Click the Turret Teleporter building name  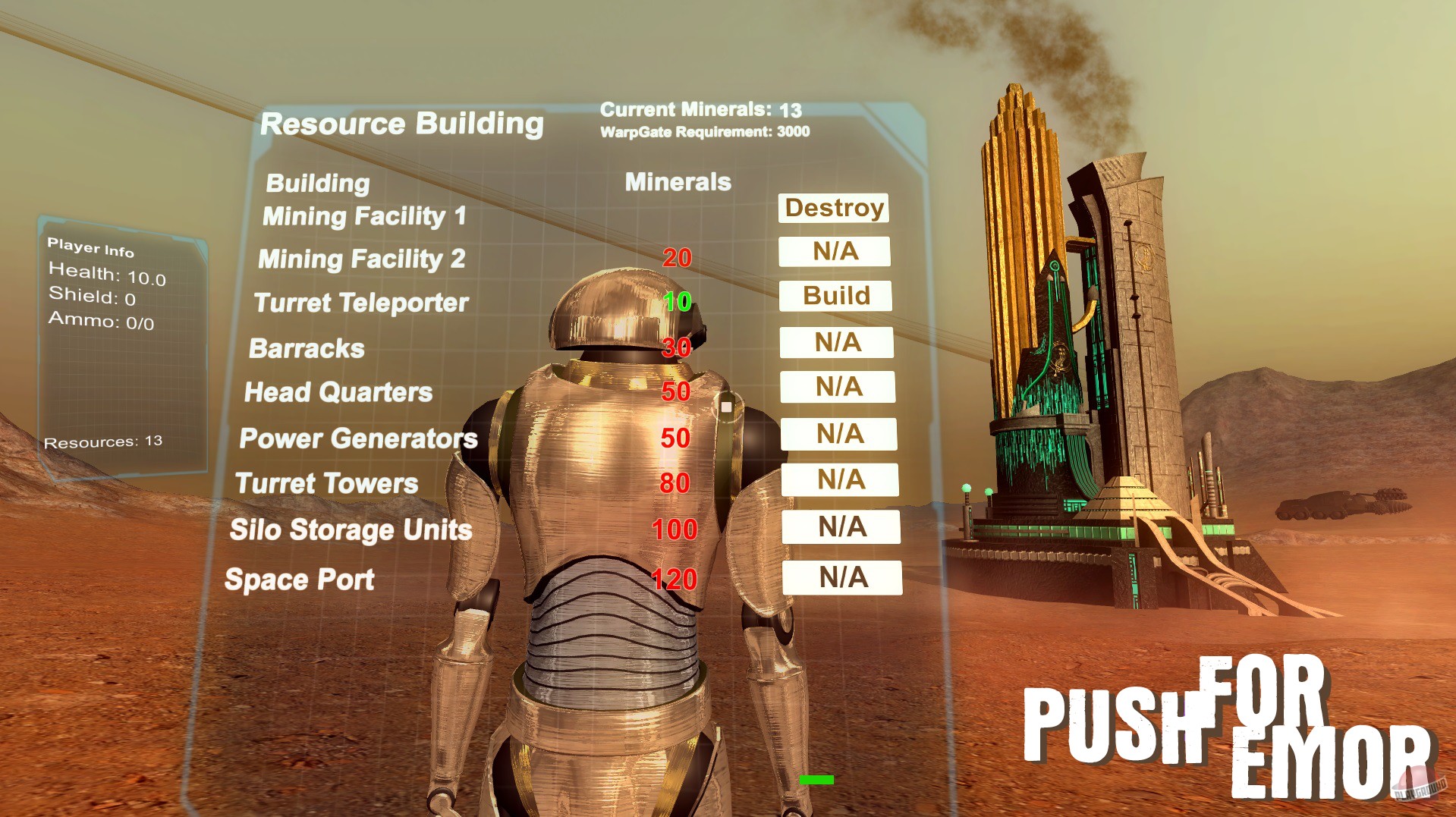pos(362,303)
